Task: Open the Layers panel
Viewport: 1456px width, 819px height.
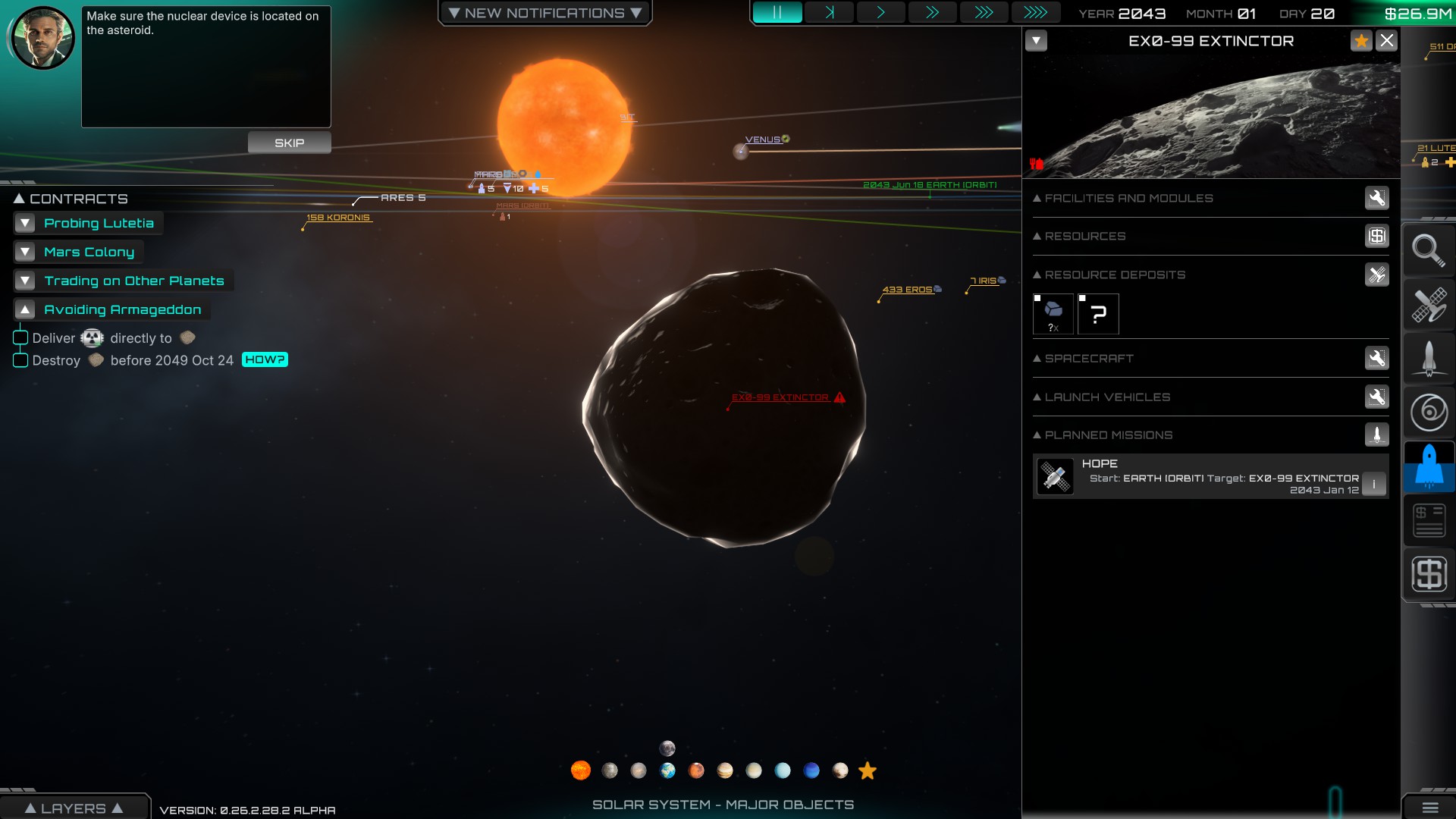Action: pos(74,808)
